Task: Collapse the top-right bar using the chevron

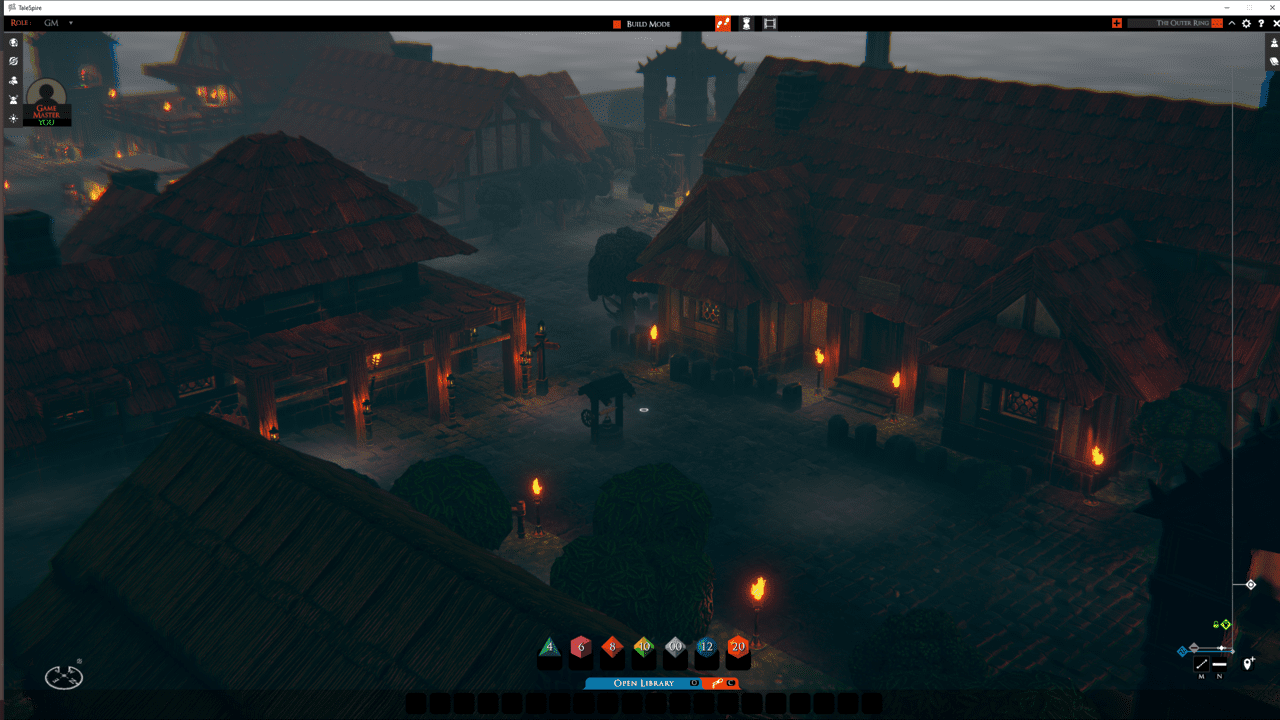Action: click(x=1231, y=22)
